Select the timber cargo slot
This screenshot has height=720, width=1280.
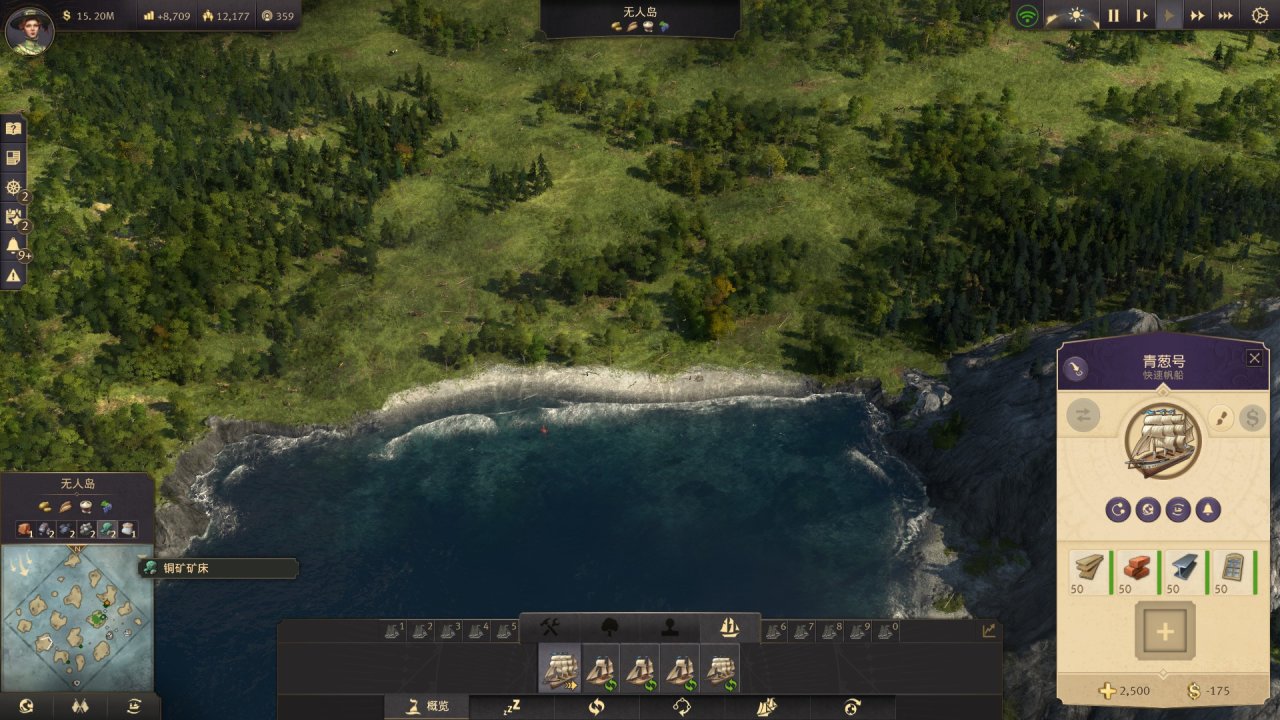1090,572
